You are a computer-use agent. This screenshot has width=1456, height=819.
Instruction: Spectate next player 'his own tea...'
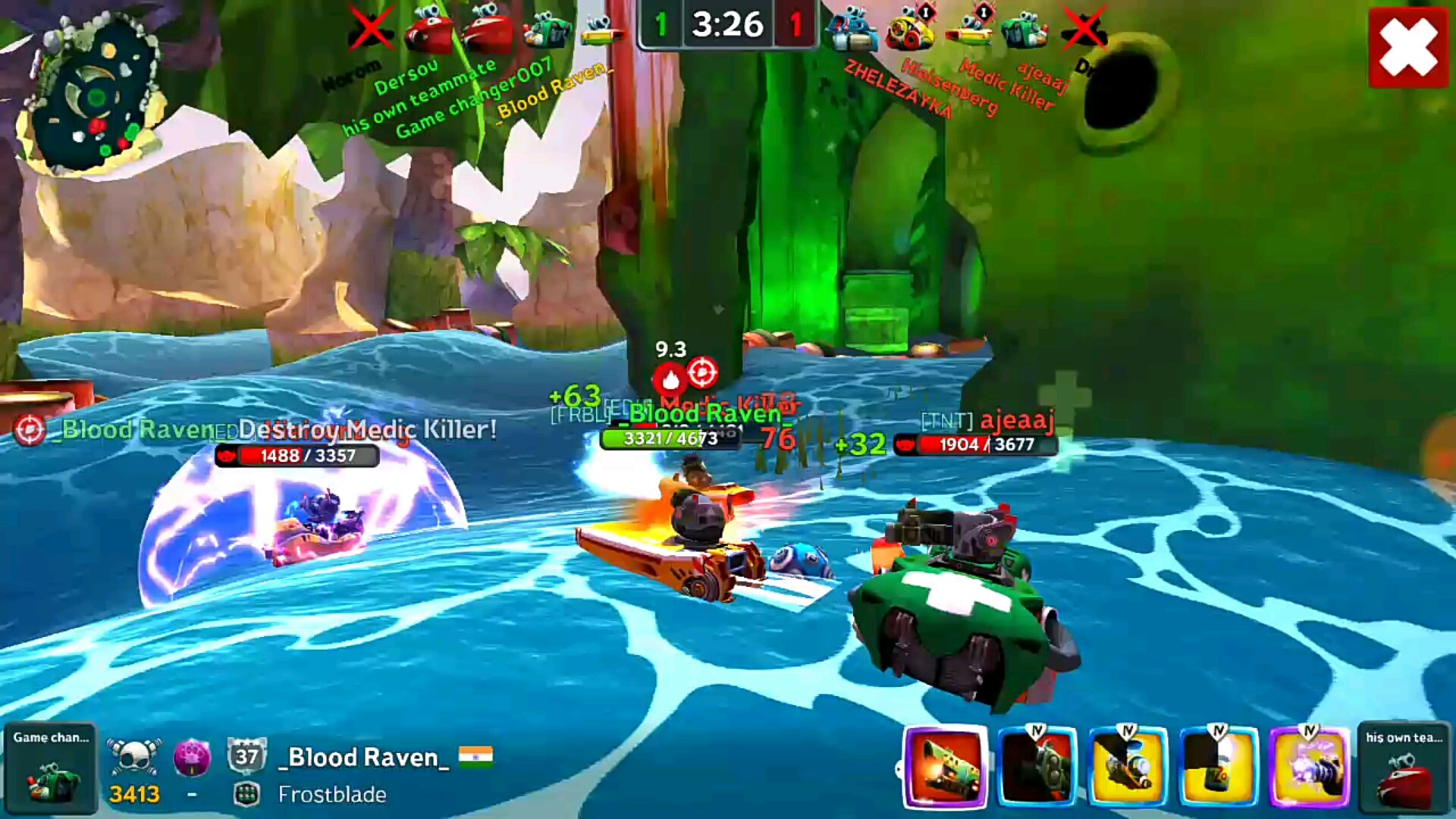tap(1404, 767)
